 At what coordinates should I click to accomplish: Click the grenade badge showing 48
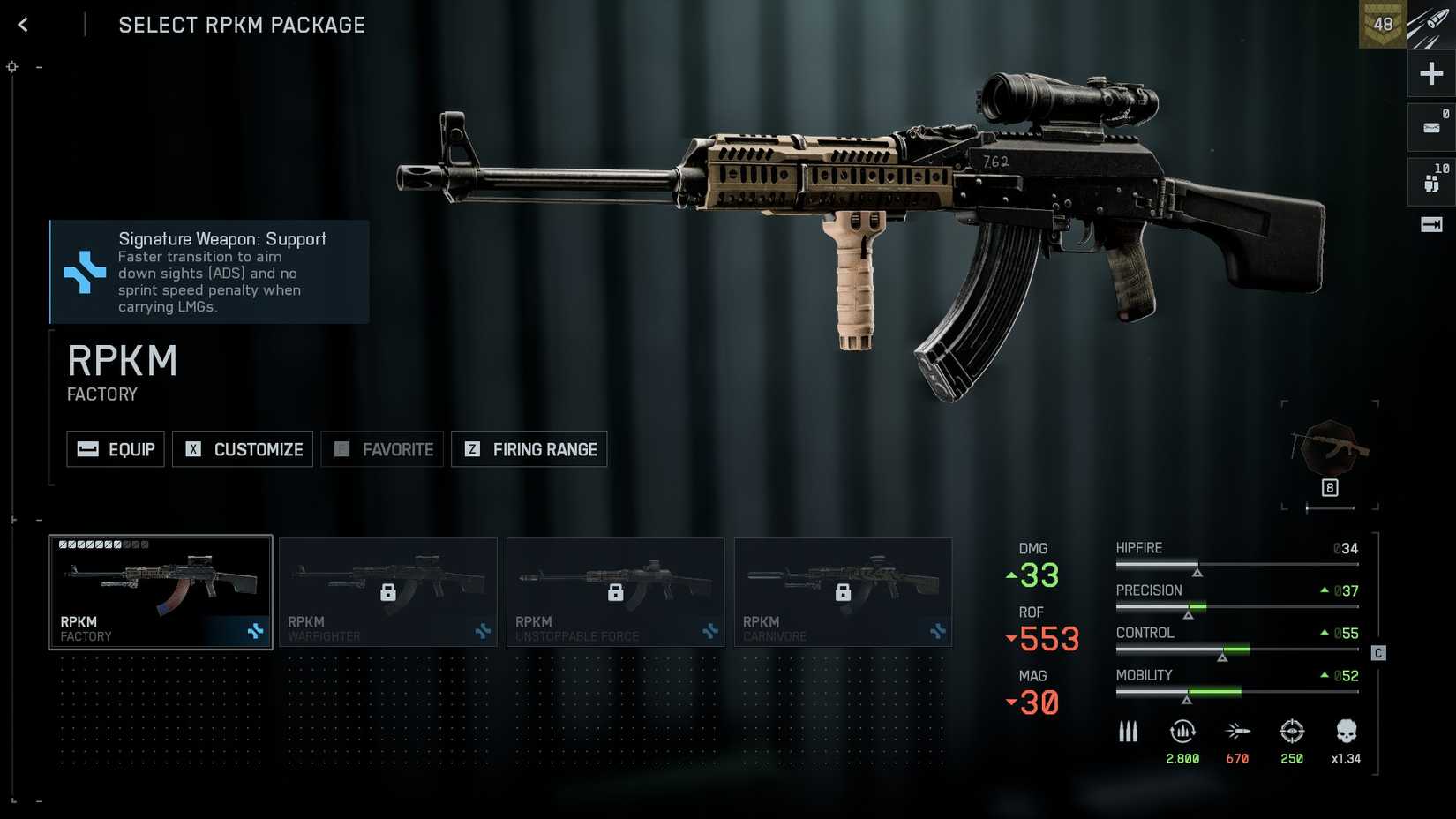pos(1382,24)
